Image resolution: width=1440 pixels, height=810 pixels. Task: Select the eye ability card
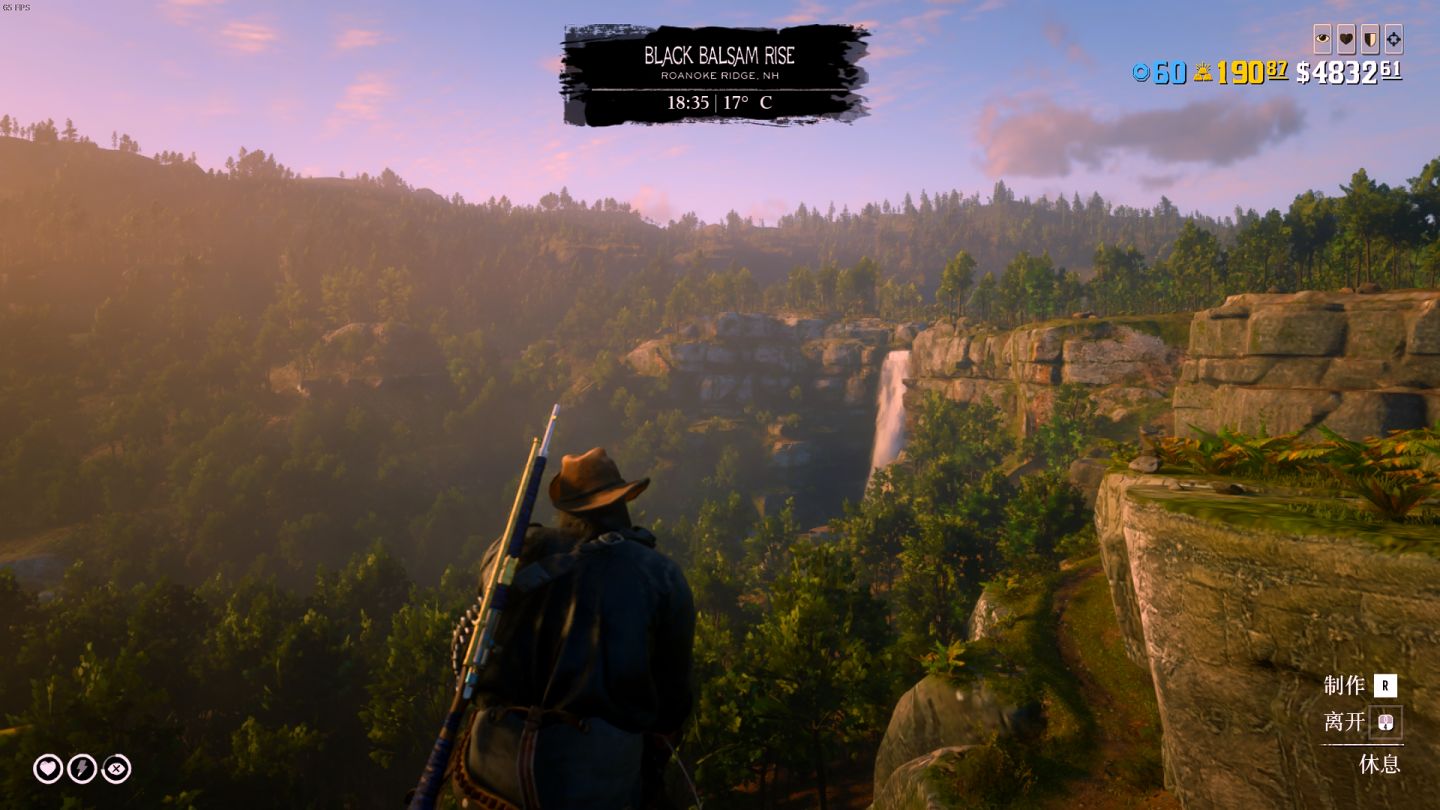[1323, 39]
